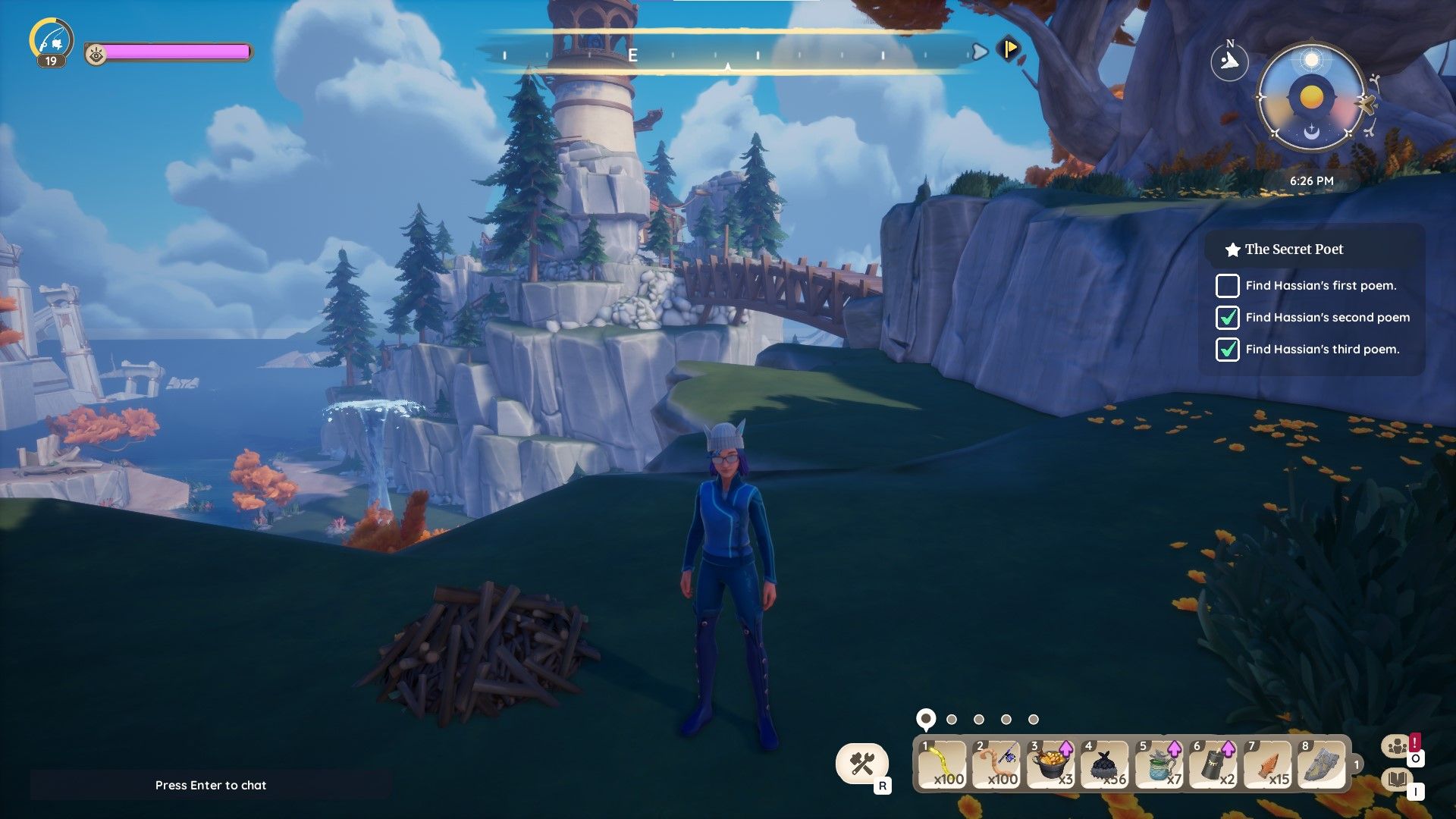1456x819 pixels.
Task: Click the yellow flag marker on the compass bar
Action: [1009, 49]
